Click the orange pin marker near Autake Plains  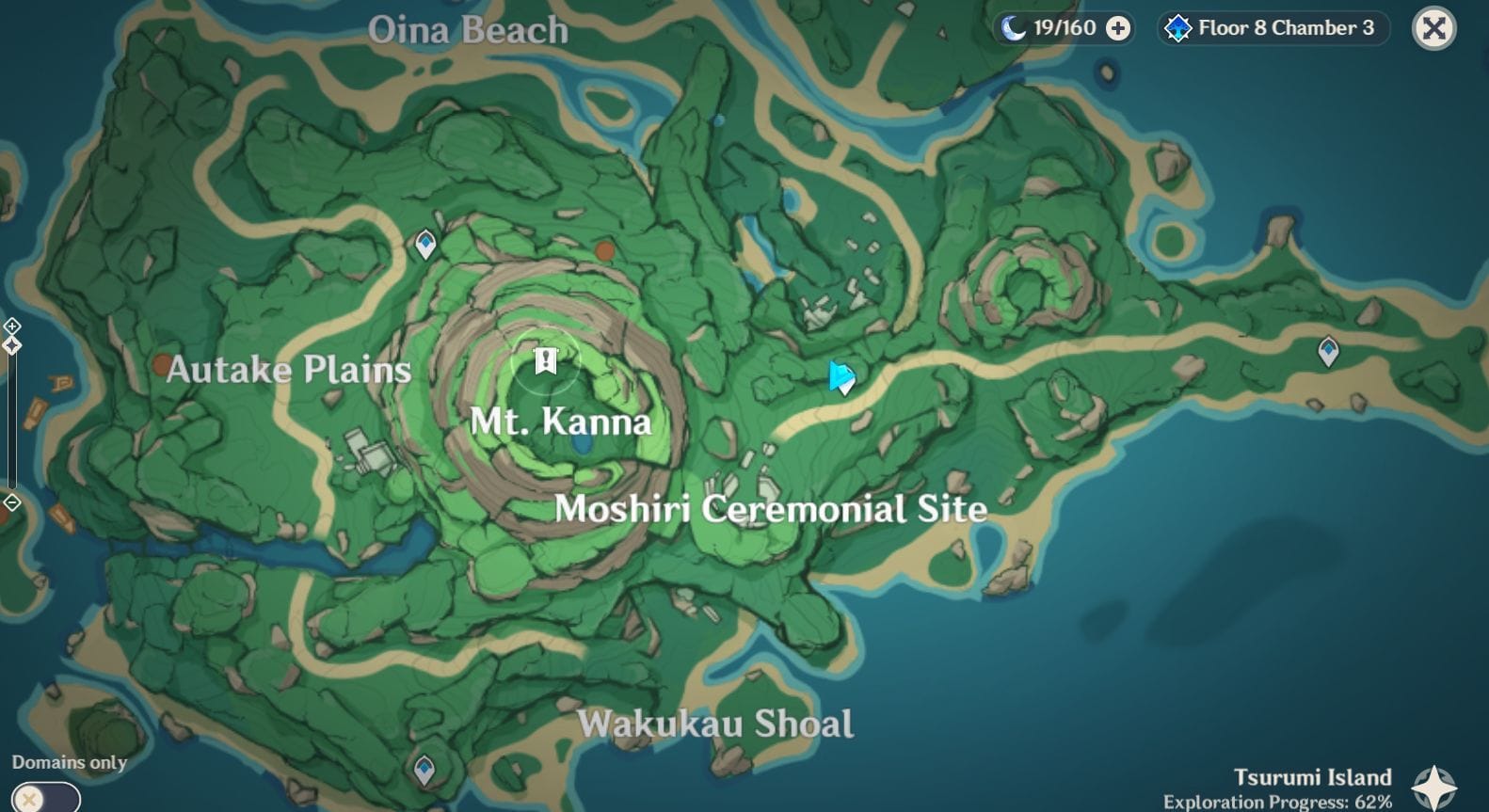[162, 365]
